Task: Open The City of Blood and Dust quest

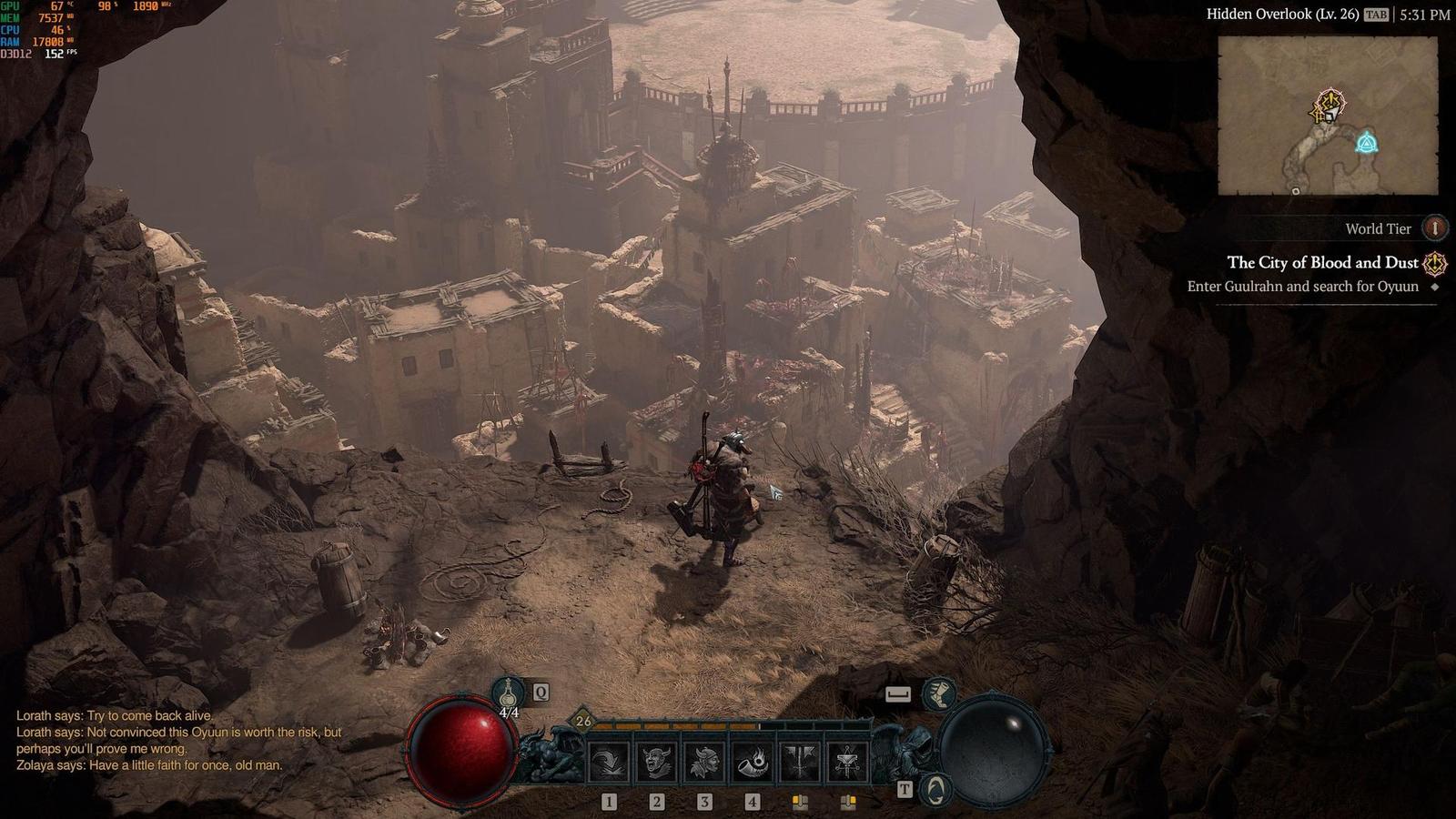Action: (x=1321, y=263)
